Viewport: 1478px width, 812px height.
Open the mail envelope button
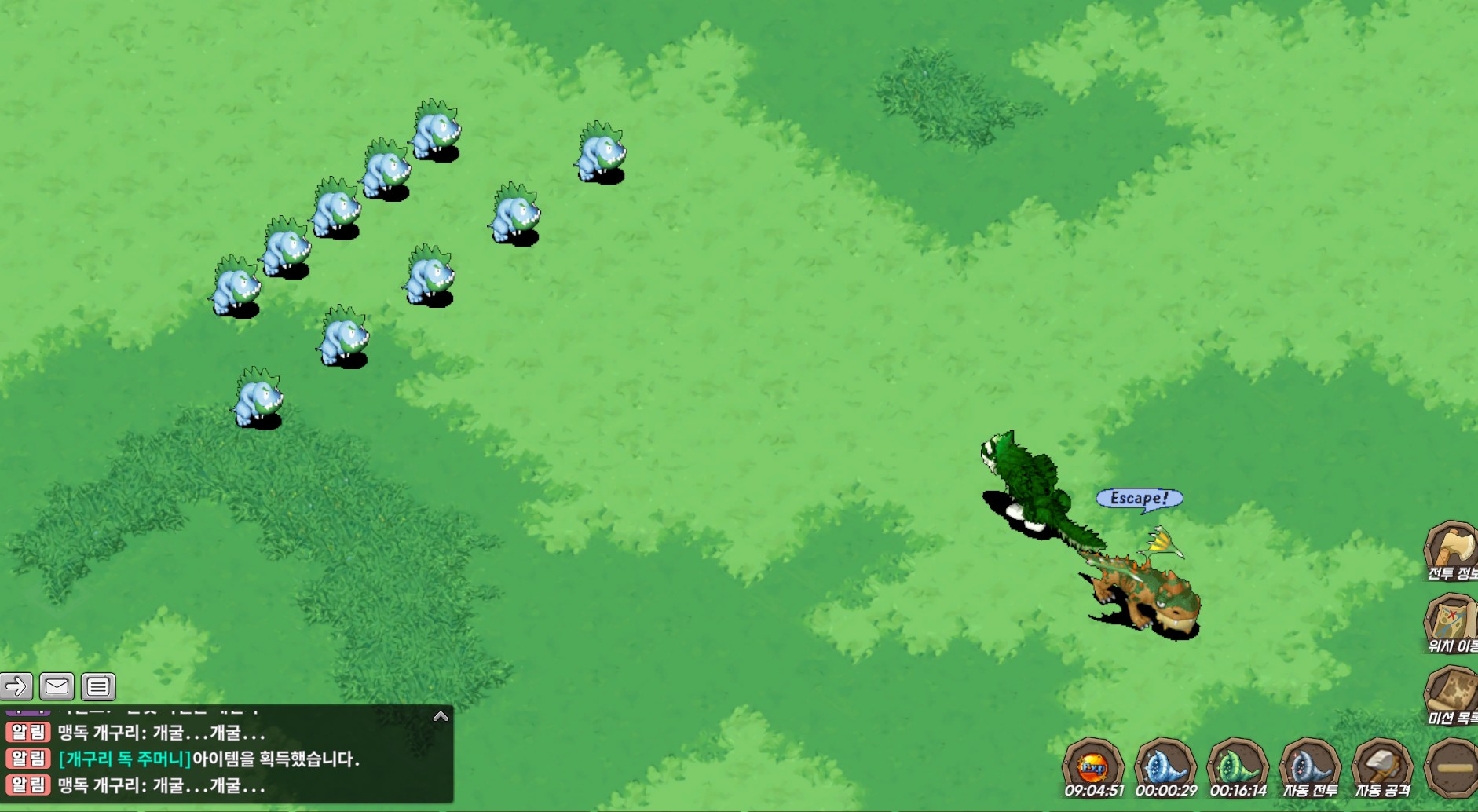tap(57, 686)
